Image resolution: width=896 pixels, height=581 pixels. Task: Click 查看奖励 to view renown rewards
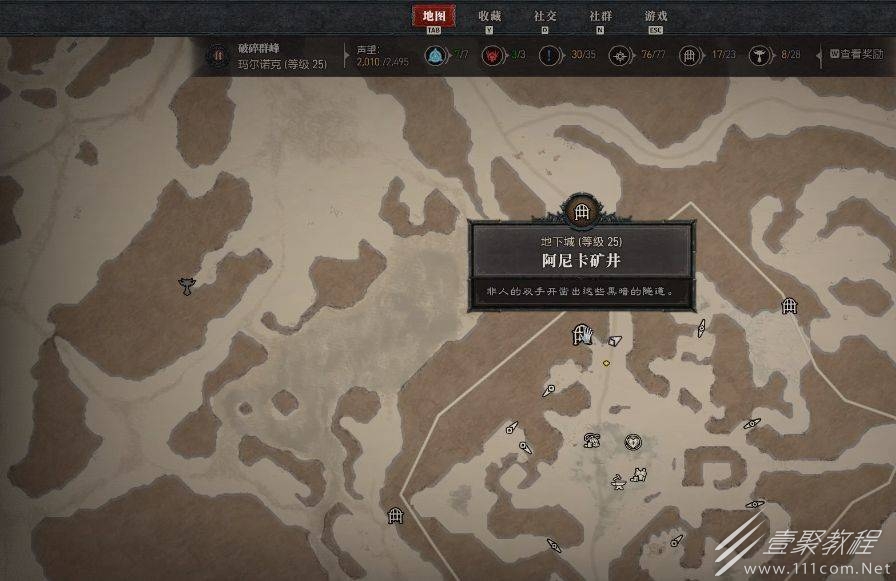(856, 54)
